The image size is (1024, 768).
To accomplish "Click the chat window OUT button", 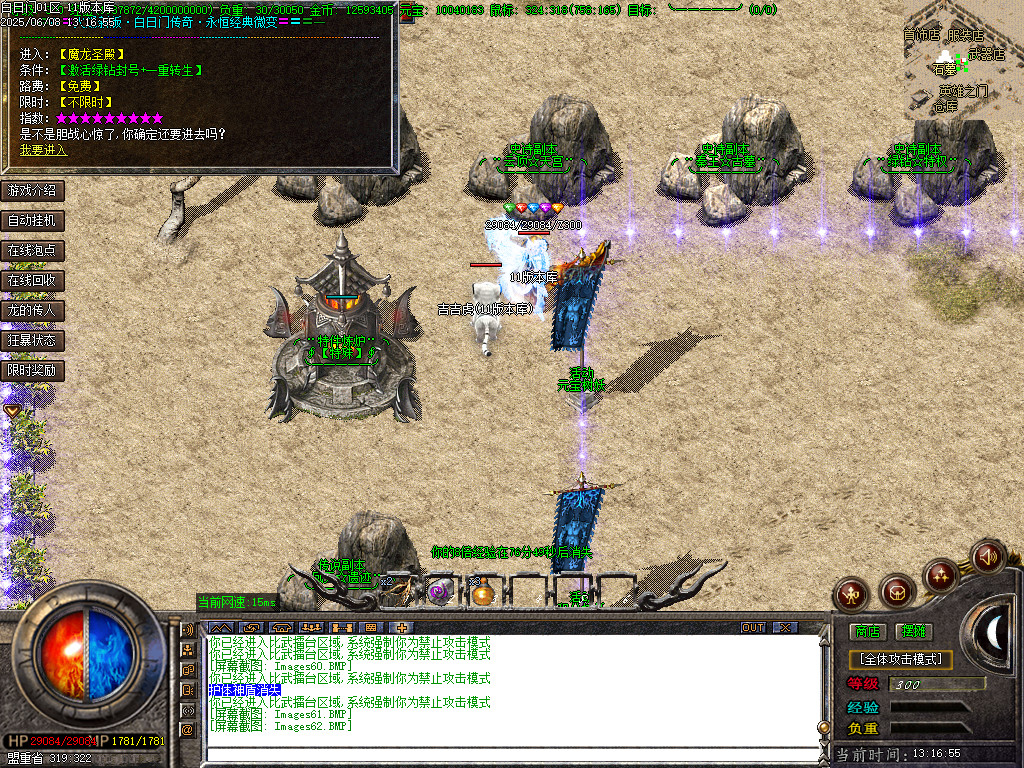I will point(753,627).
